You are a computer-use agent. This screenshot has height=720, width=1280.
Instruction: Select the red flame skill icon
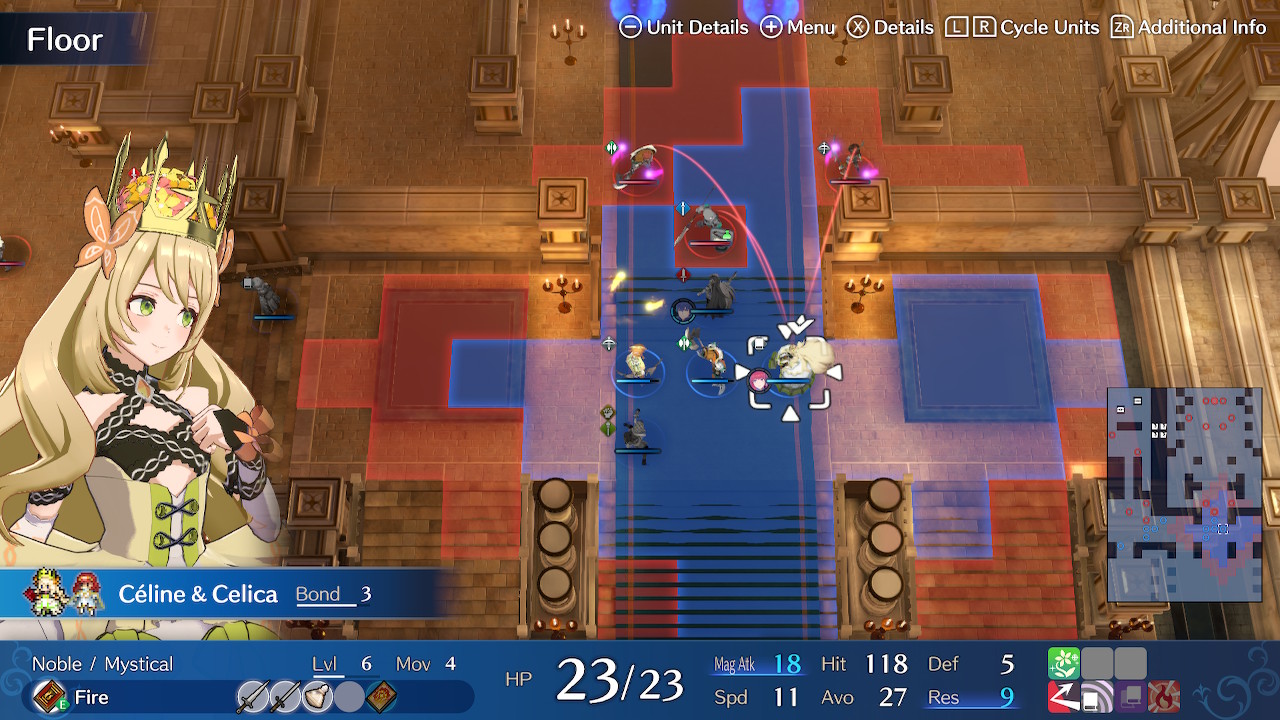(1165, 697)
